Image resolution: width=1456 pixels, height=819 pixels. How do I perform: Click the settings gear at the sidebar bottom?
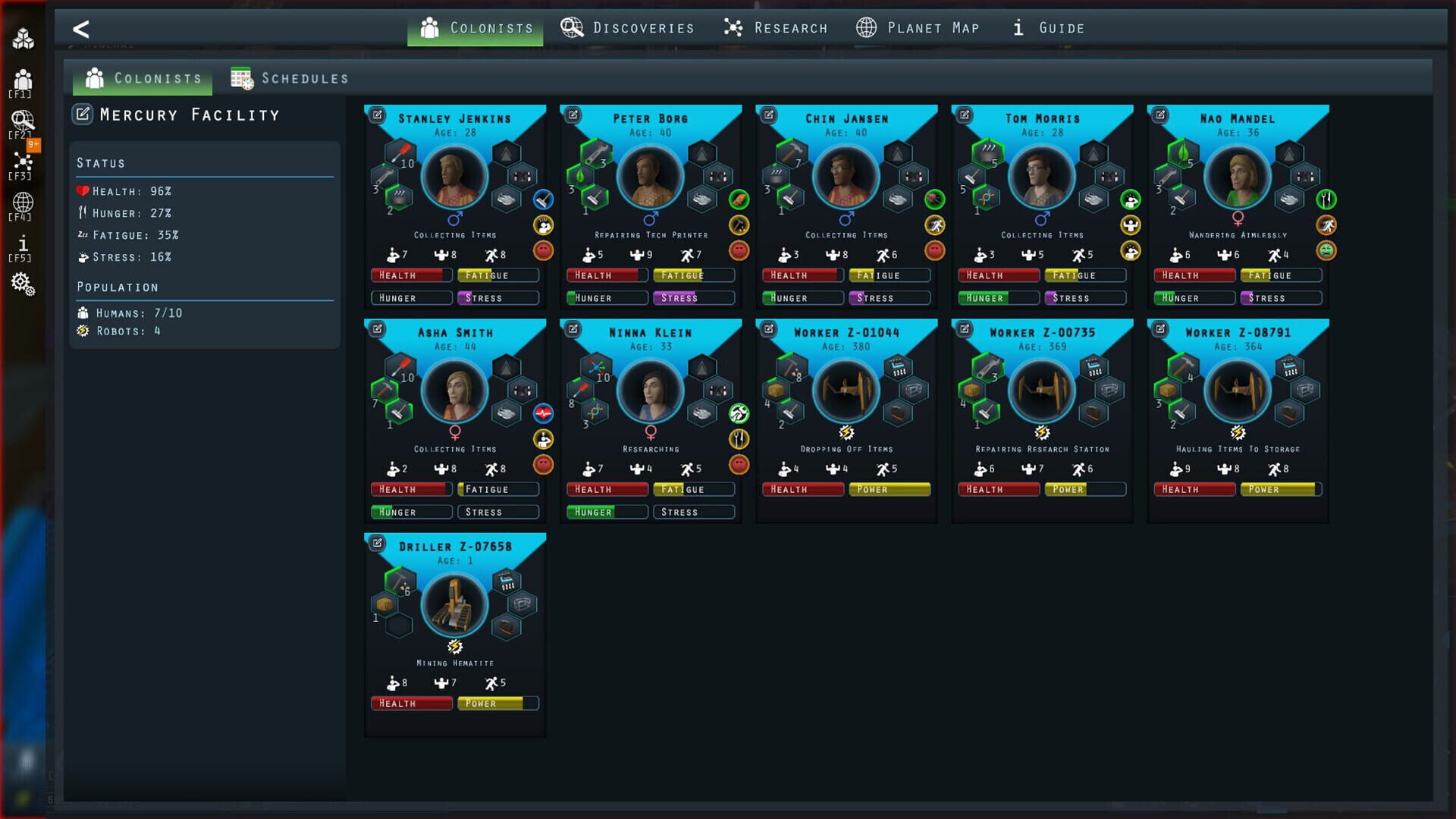pyautogui.click(x=23, y=284)
